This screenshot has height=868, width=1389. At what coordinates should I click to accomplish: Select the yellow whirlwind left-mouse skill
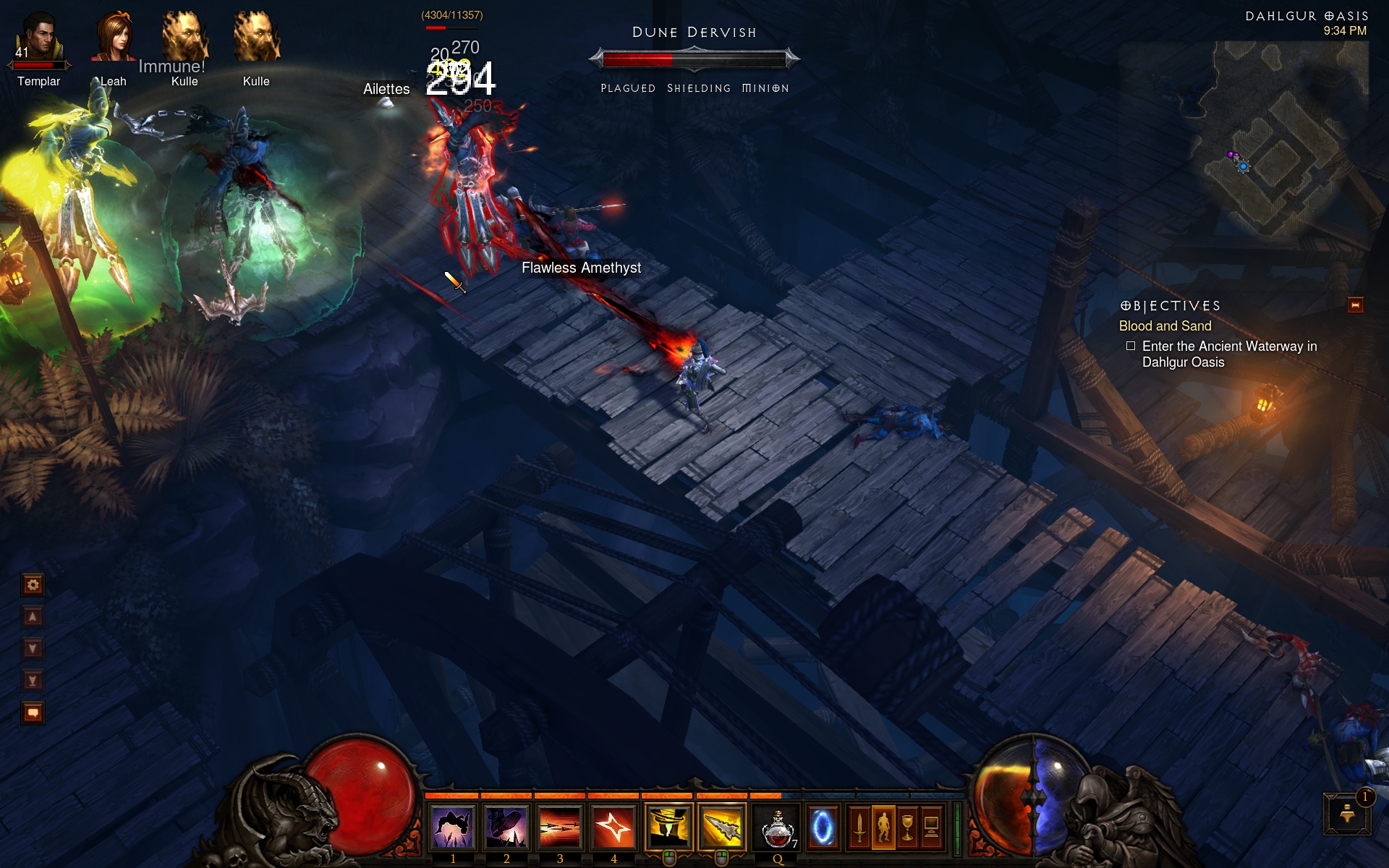point(668,827)
